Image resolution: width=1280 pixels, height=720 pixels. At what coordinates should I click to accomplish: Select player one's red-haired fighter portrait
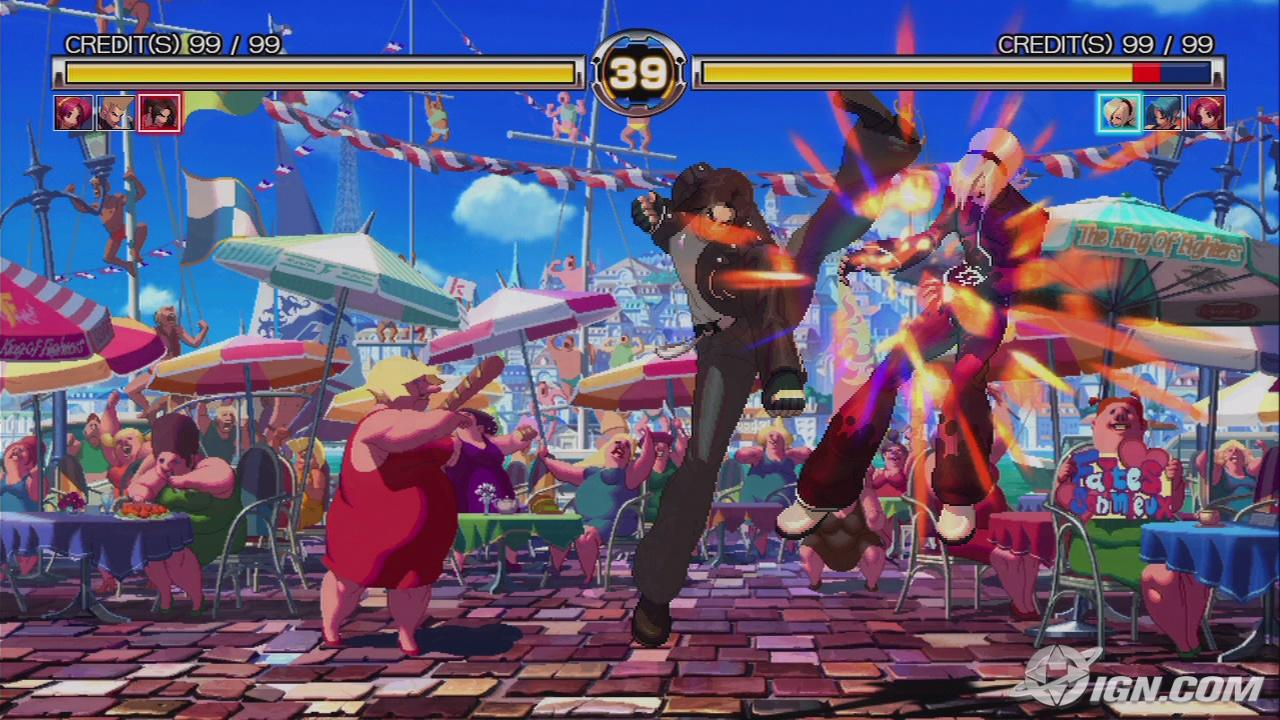click(x=73, y=113)
